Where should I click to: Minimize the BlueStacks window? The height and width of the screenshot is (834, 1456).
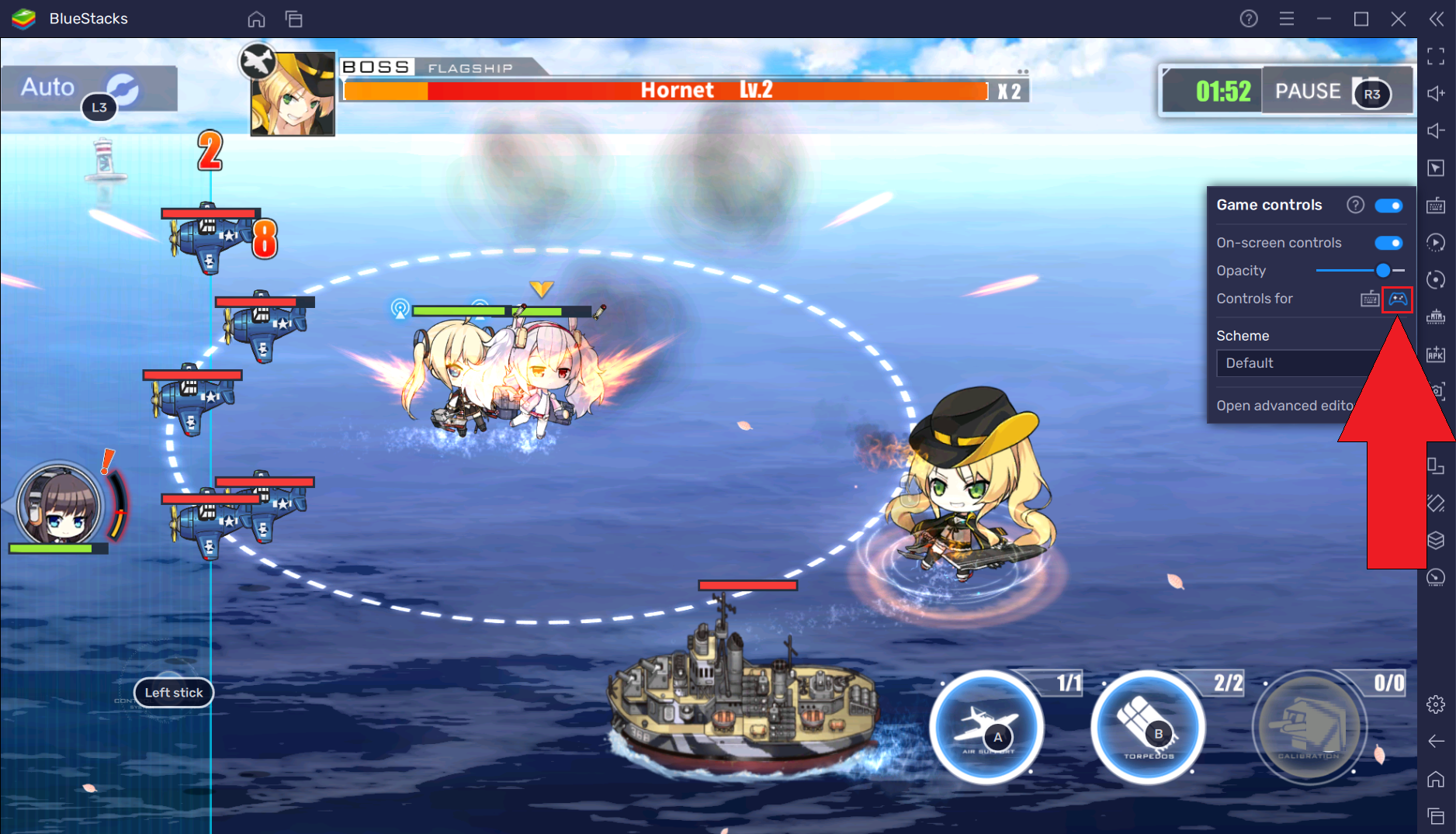(x=1324, y=19)
